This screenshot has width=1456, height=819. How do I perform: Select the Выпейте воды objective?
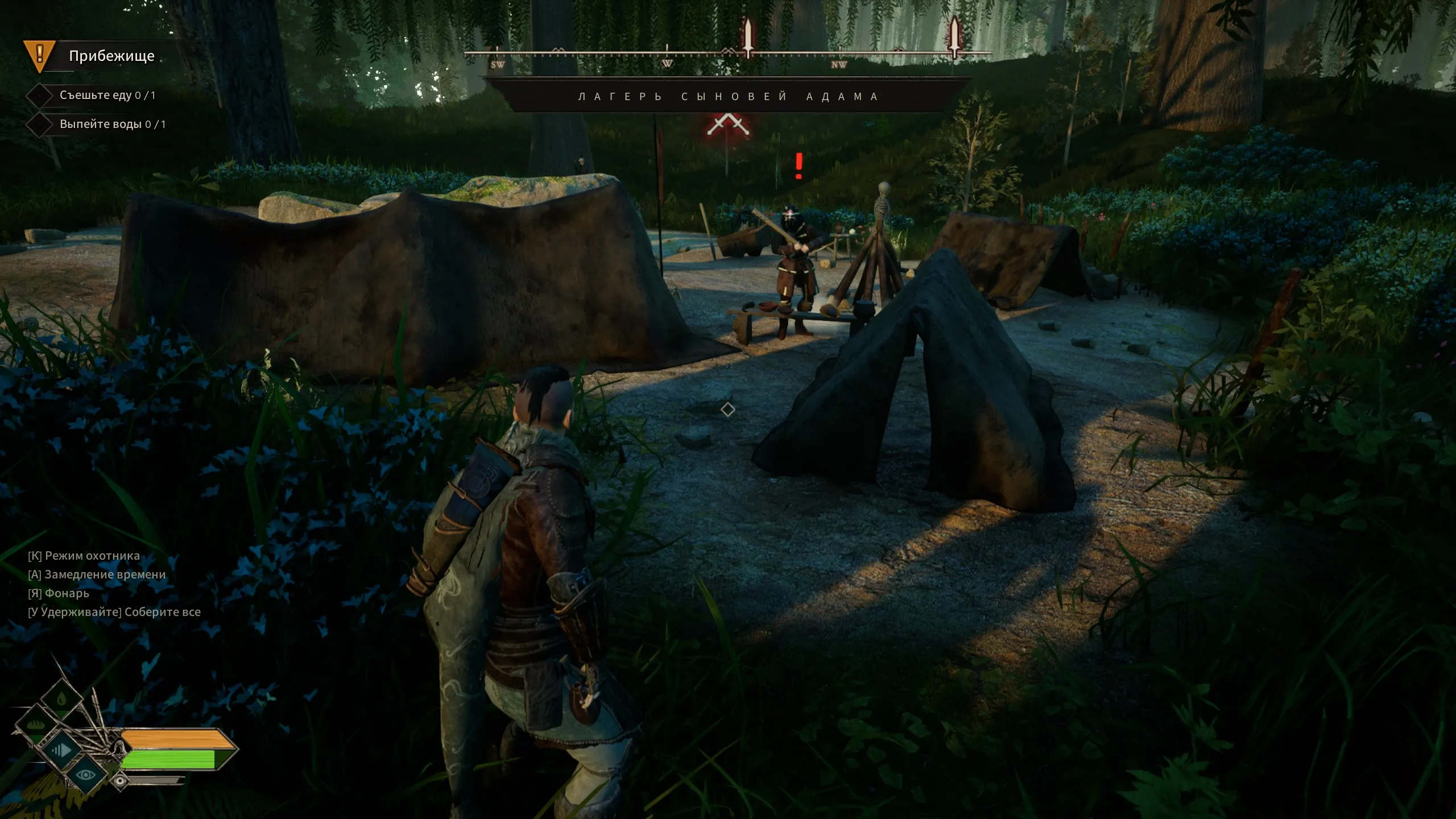pos(112,124)
